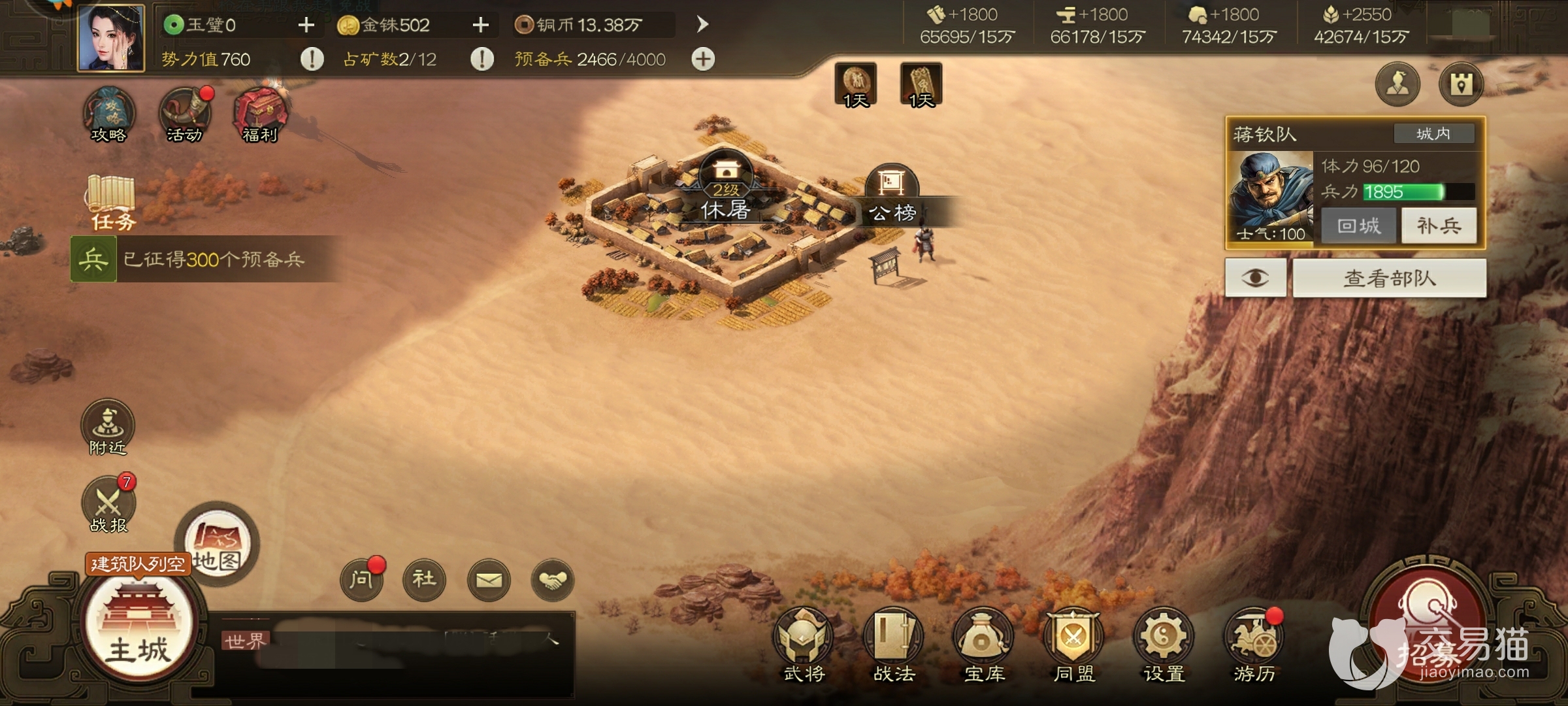1568x706 pixels.
Task: Click 补兵 to replenish troops
Action: (1439, 226)
